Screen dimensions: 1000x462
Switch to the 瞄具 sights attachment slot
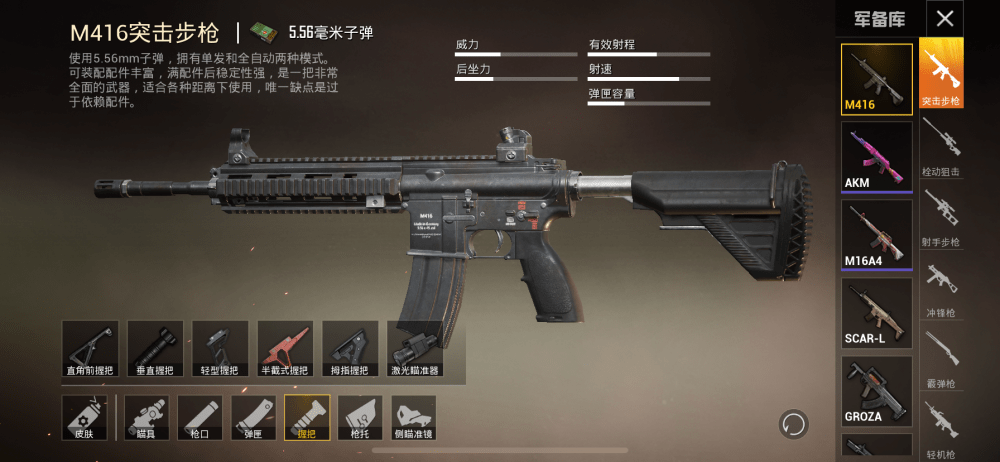coord(146,417)
